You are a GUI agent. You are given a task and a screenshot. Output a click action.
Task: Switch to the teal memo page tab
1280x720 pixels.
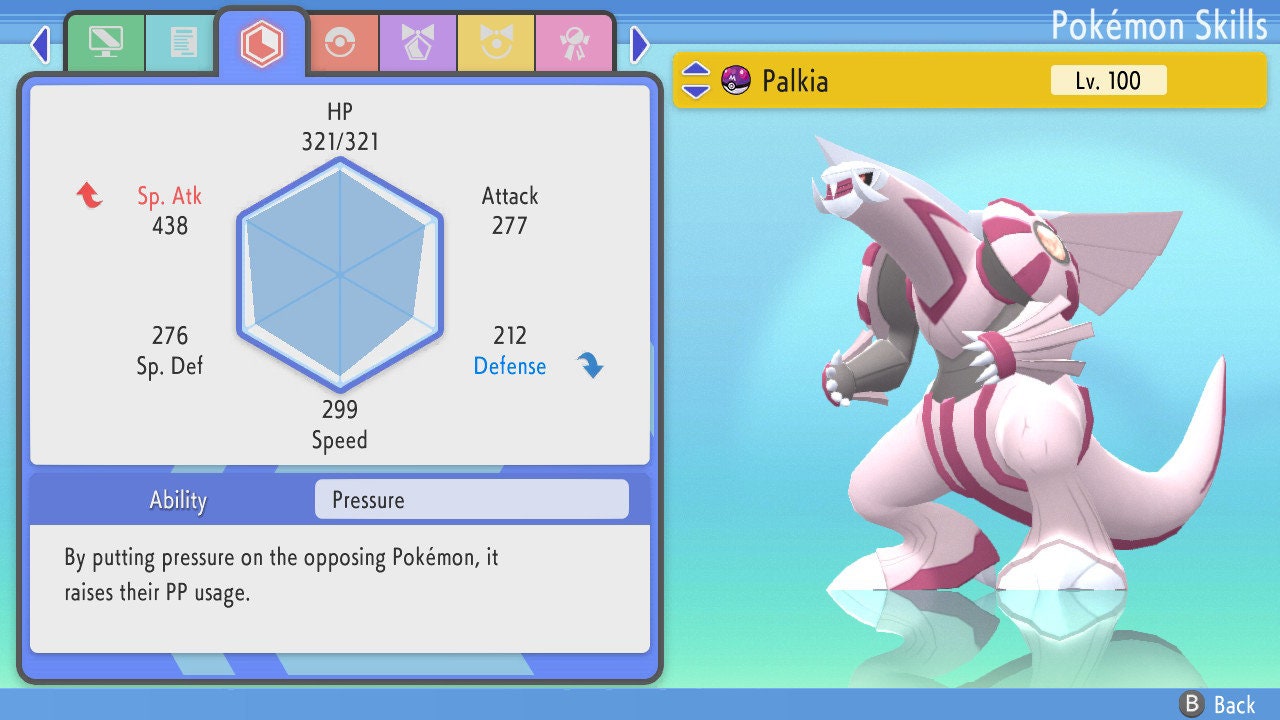coord(183,42)
